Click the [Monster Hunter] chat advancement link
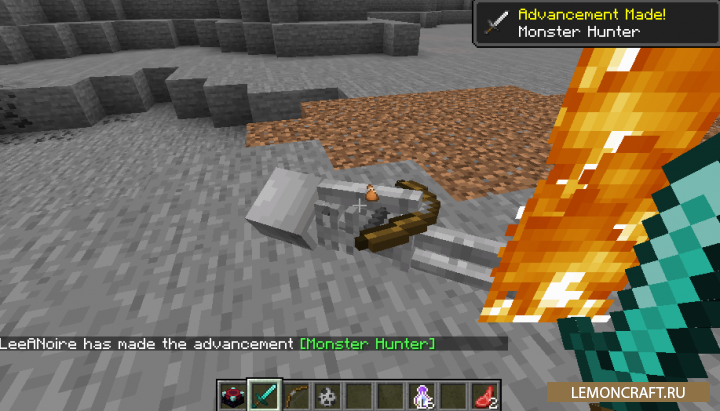 pos(367,344)
